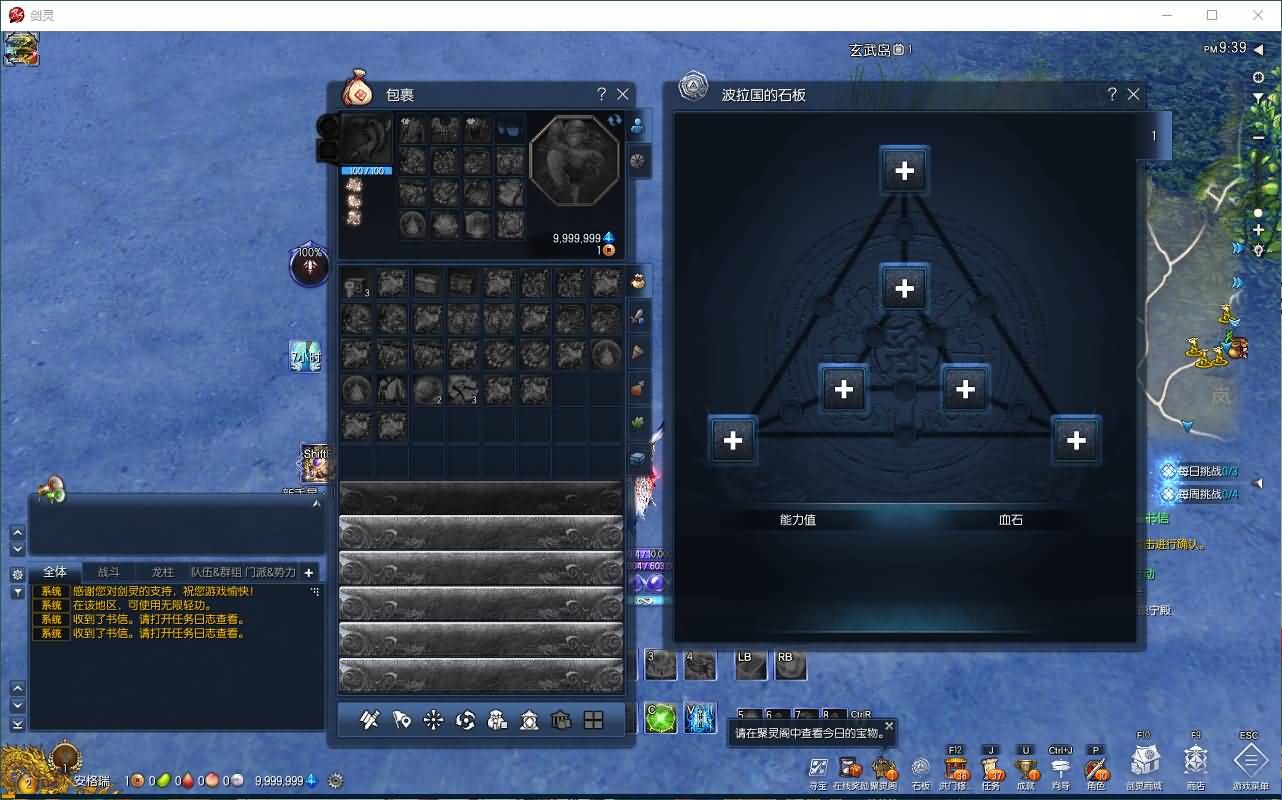Switch to the 战斗 chat tab
Image resolution: width=1282 pixels, height=800 pixels.
click(x=110, y=572)
